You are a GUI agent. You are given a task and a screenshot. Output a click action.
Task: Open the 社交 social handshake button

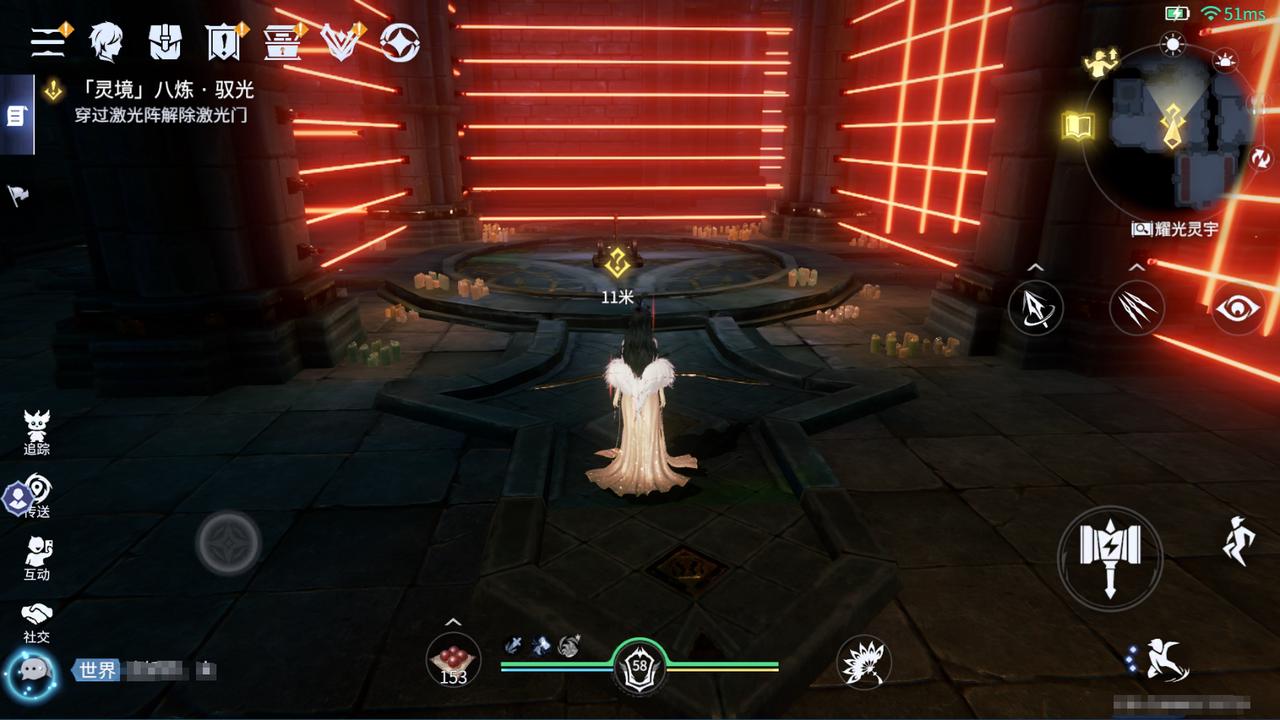tap(37, 621)
